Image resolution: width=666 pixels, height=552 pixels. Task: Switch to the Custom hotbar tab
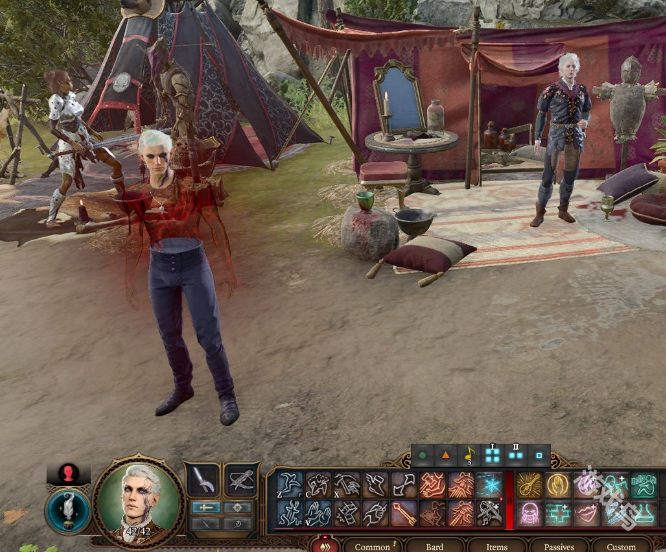click(621, 546)
